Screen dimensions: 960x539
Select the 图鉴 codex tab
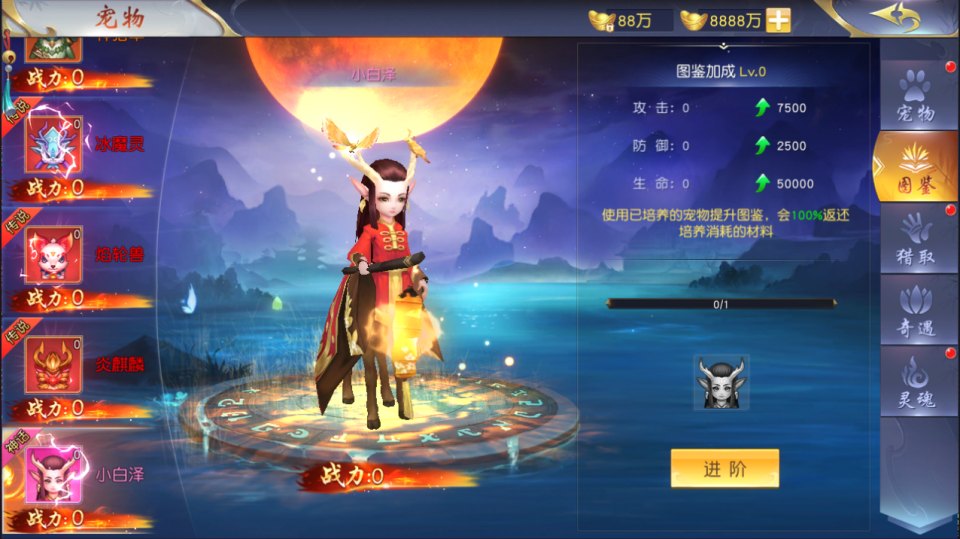915,167
